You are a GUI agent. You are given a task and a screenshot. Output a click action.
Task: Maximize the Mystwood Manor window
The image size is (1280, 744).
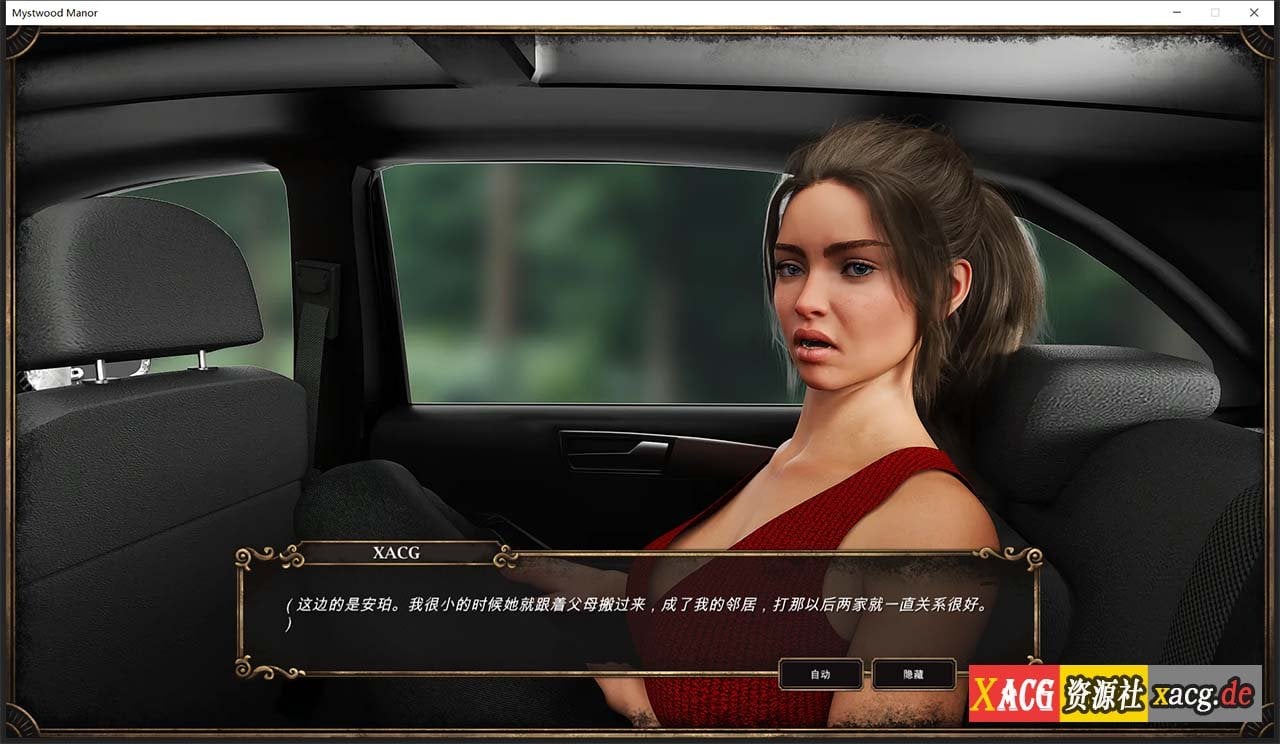coord(1215,12)
